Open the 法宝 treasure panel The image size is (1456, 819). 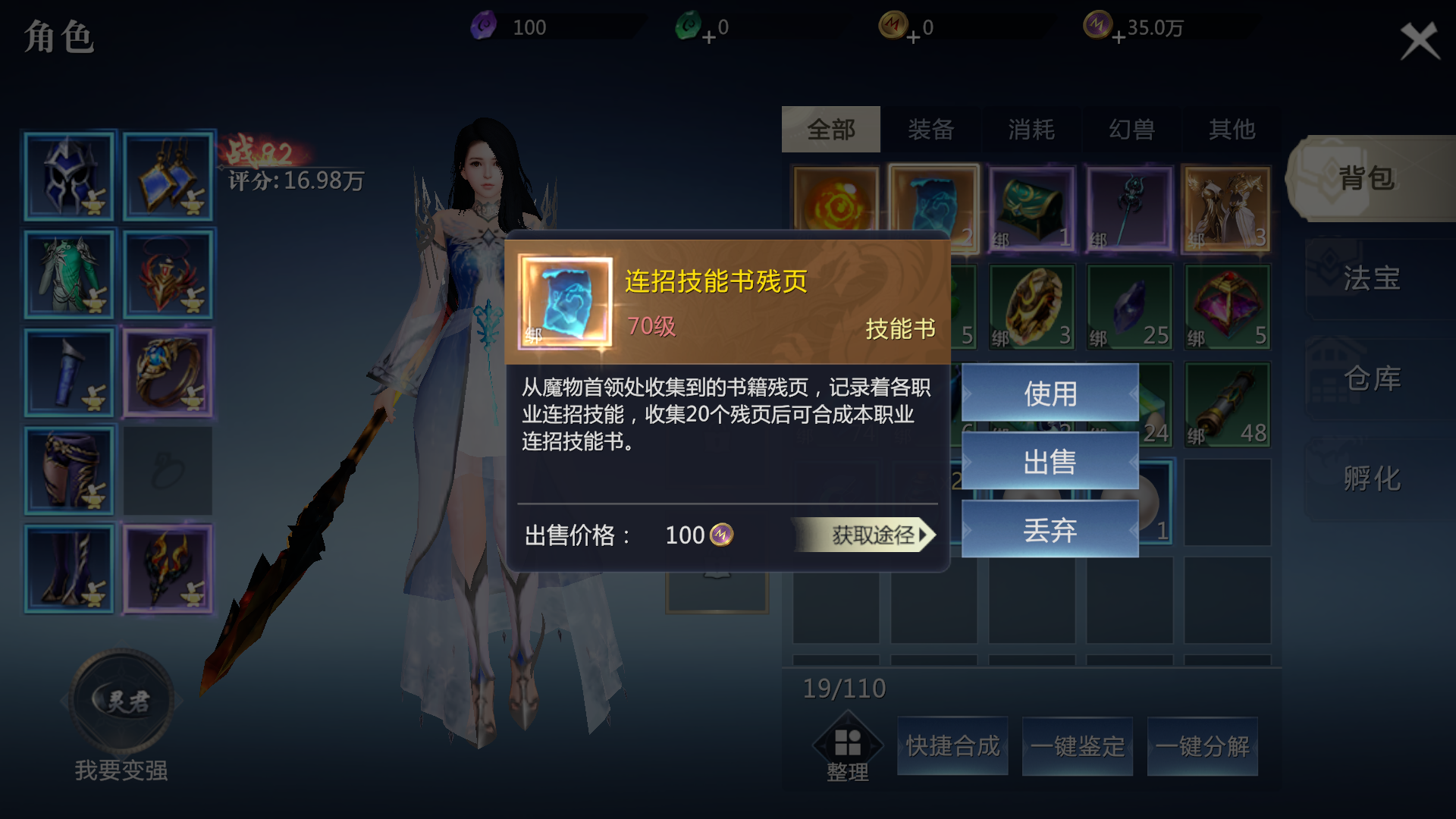click(1371, 278)
